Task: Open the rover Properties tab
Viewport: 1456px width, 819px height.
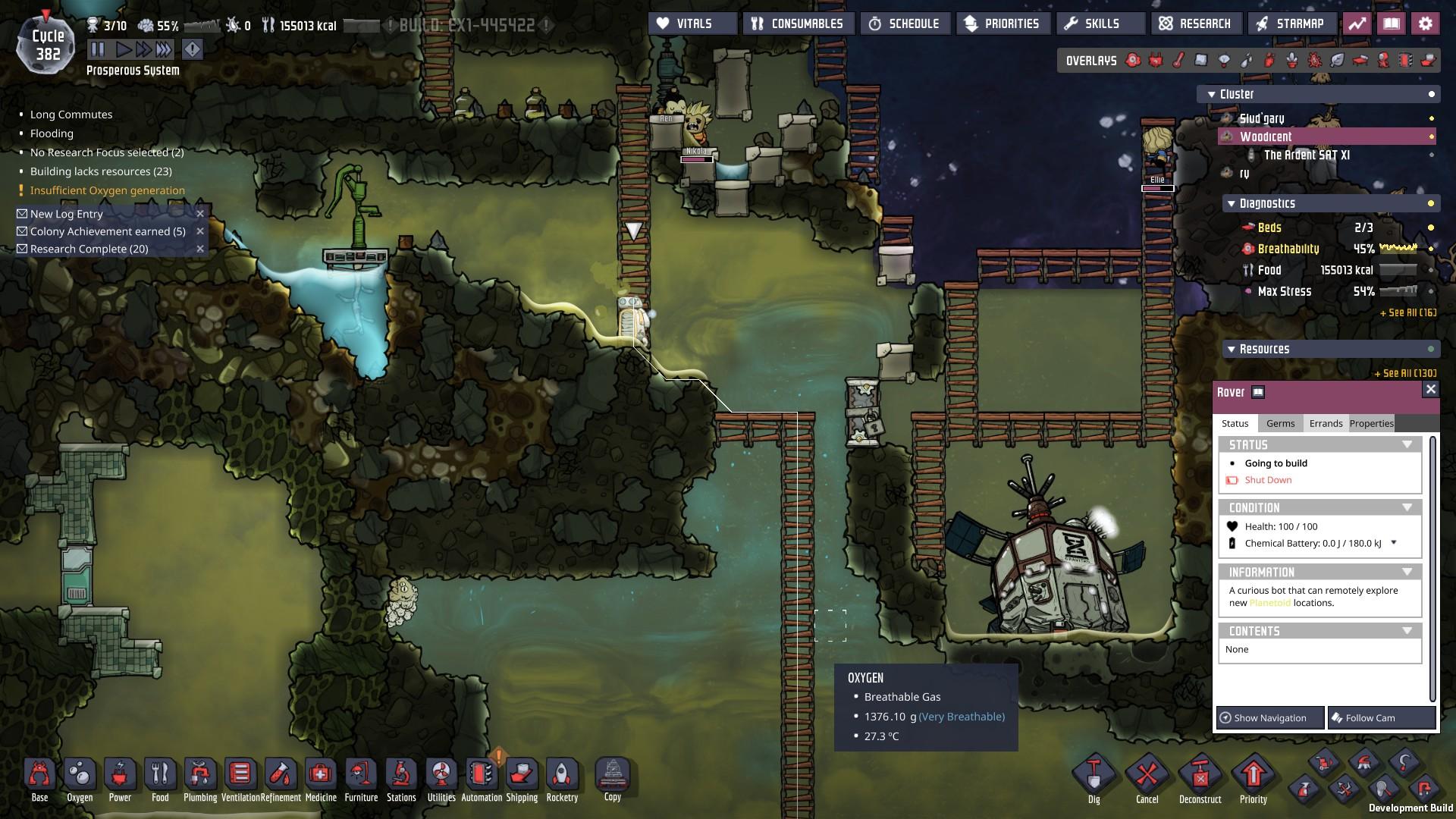Action: [x=1371, y=423]
